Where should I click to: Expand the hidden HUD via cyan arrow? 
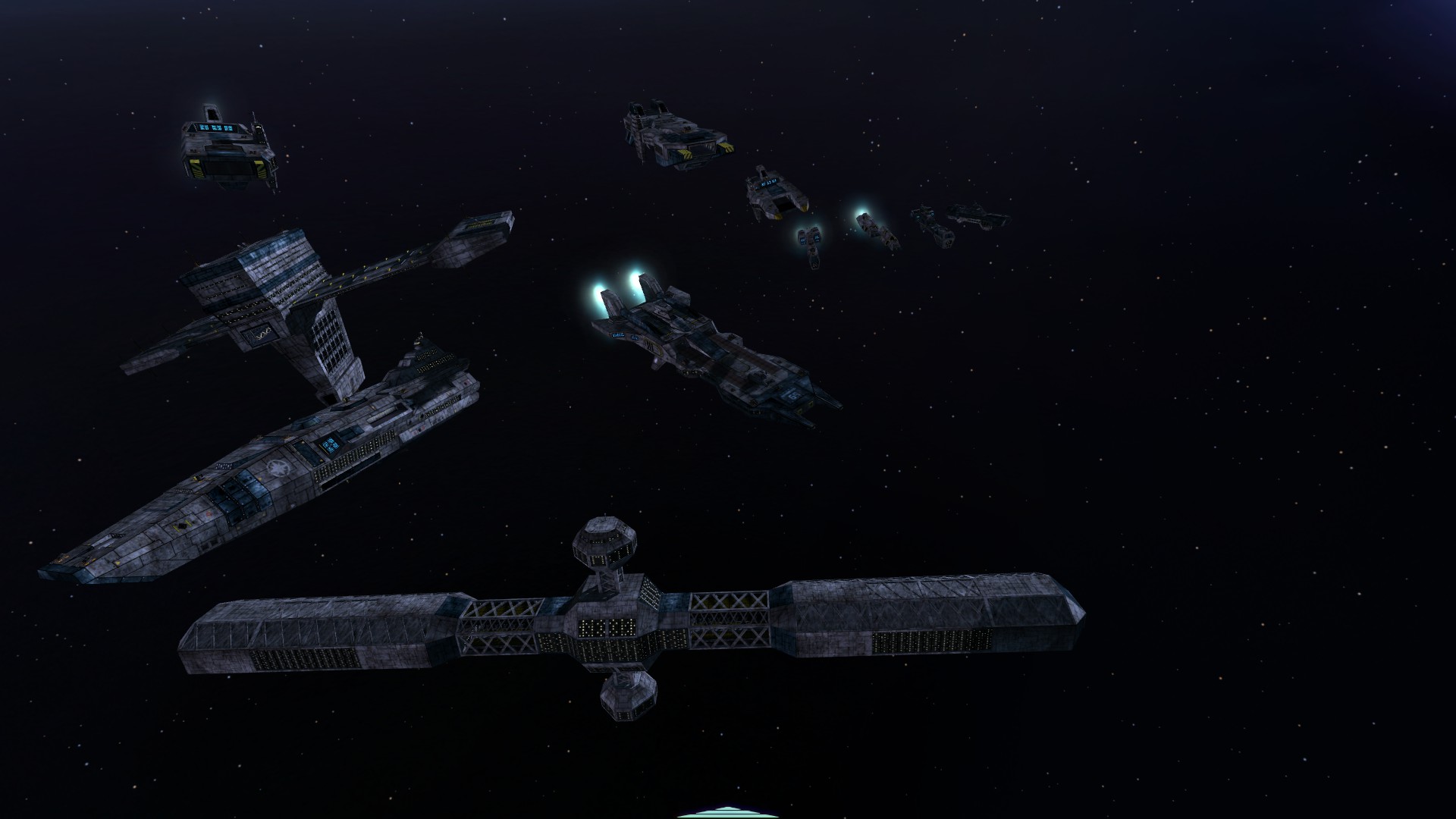(727, 814)
